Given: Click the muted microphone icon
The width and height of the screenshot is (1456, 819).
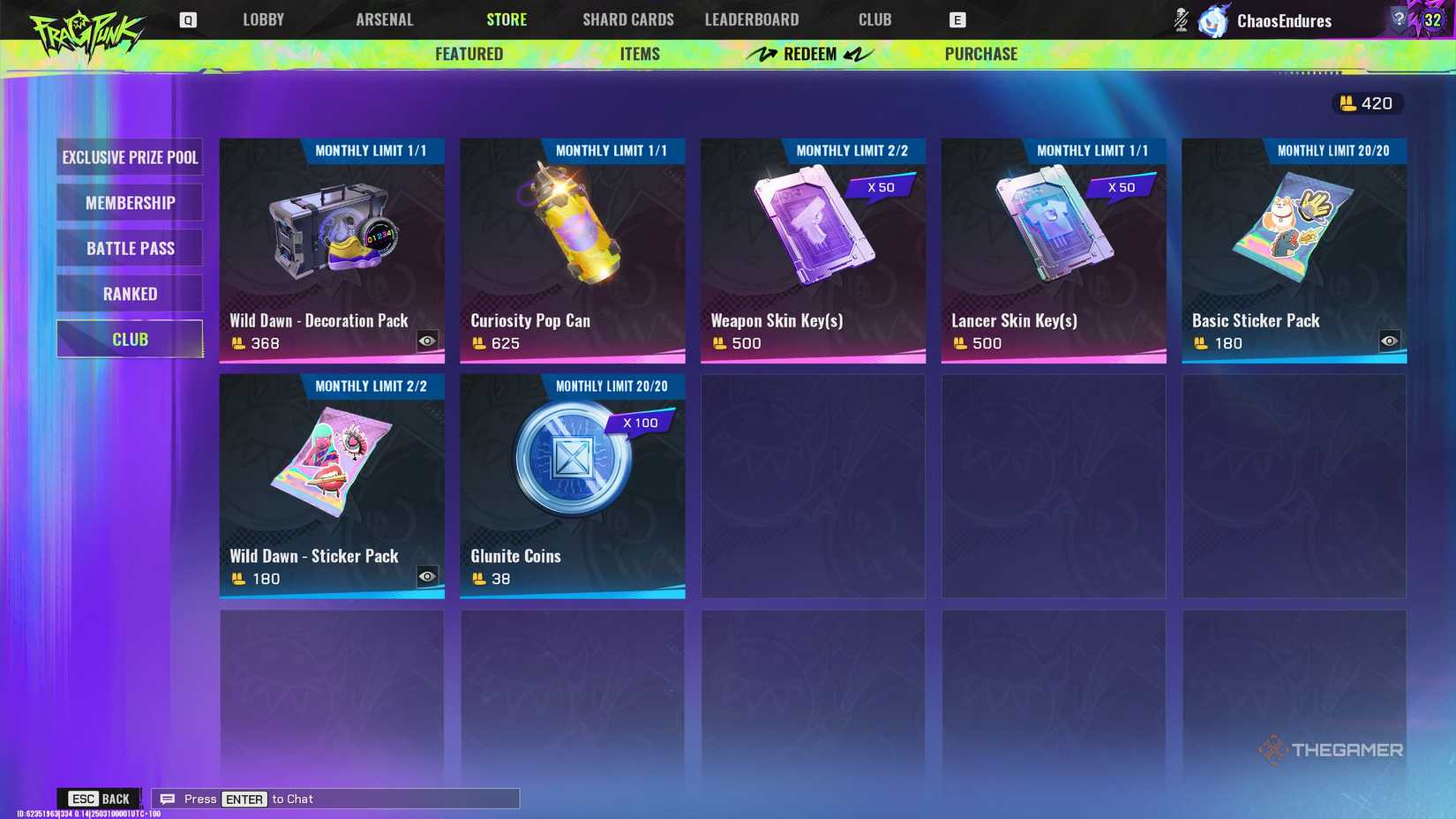Looking at the screenshot, I should pos(1180,19).
